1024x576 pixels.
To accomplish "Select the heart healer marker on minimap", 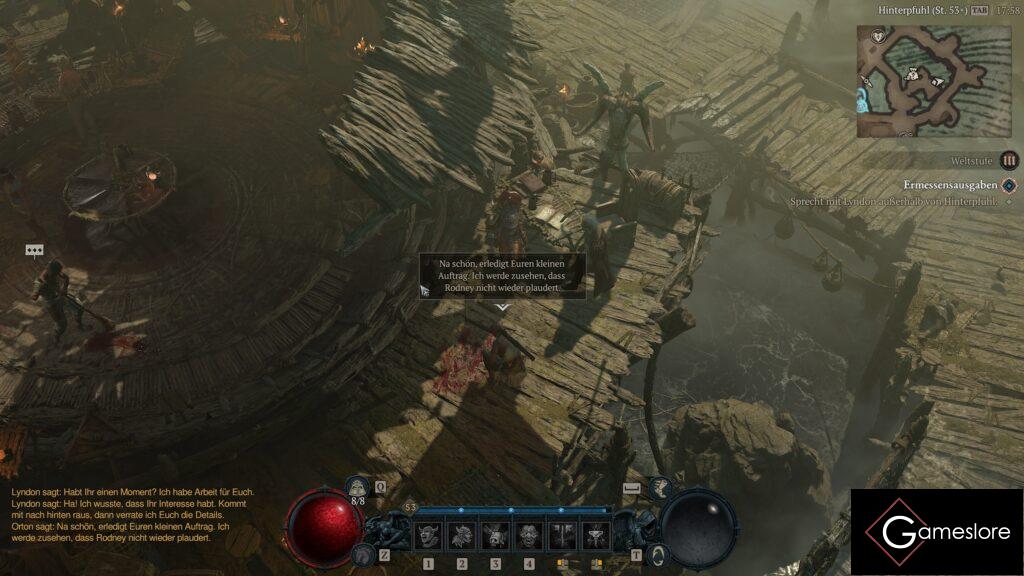I will pos(877,37).
